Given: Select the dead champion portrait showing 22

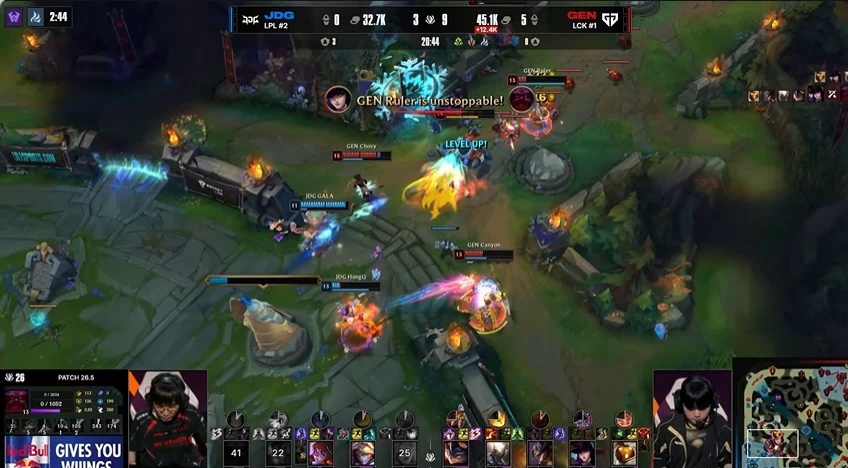Looking at the screenshot, I should (x=278, y=453).
